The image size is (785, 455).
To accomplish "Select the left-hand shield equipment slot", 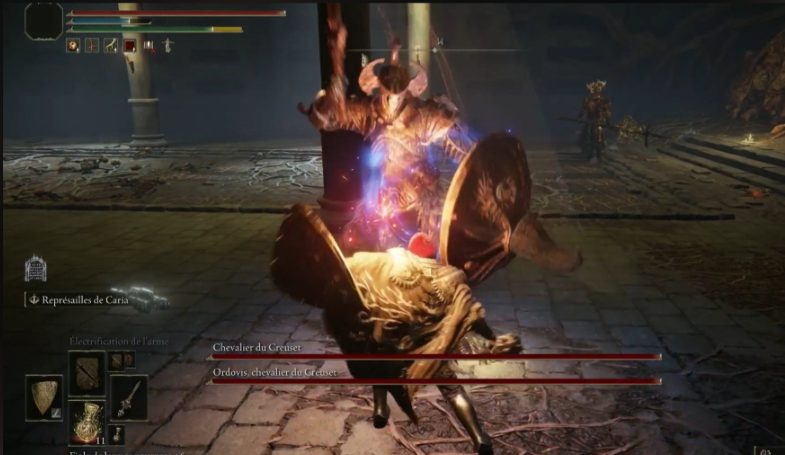I will click(44, 397).
